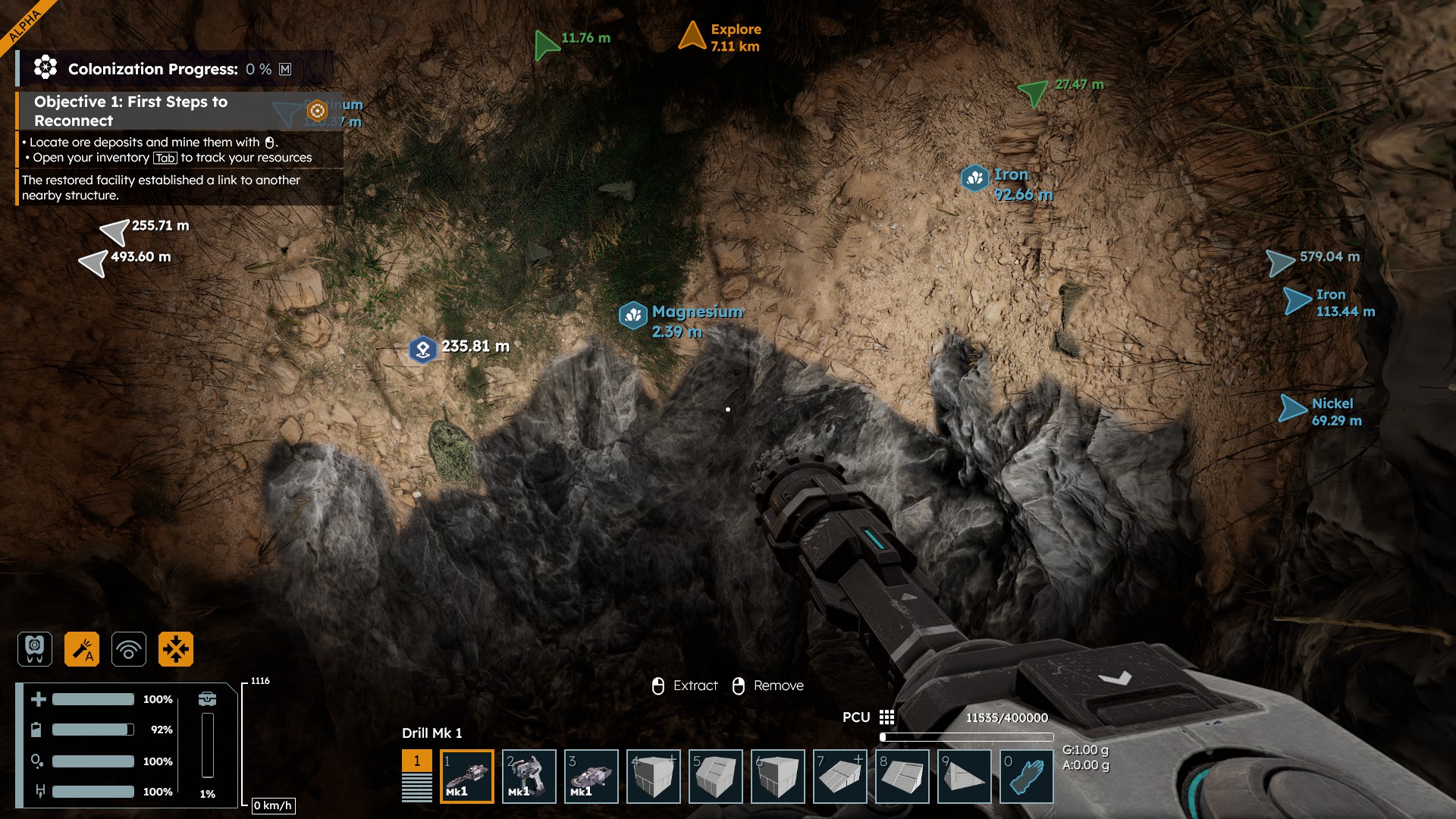Image resolution: width=1456 pixels, height=819 pixels.
Task: Select the Drill Mk1 hotbar slot
Action: [466, 776]
